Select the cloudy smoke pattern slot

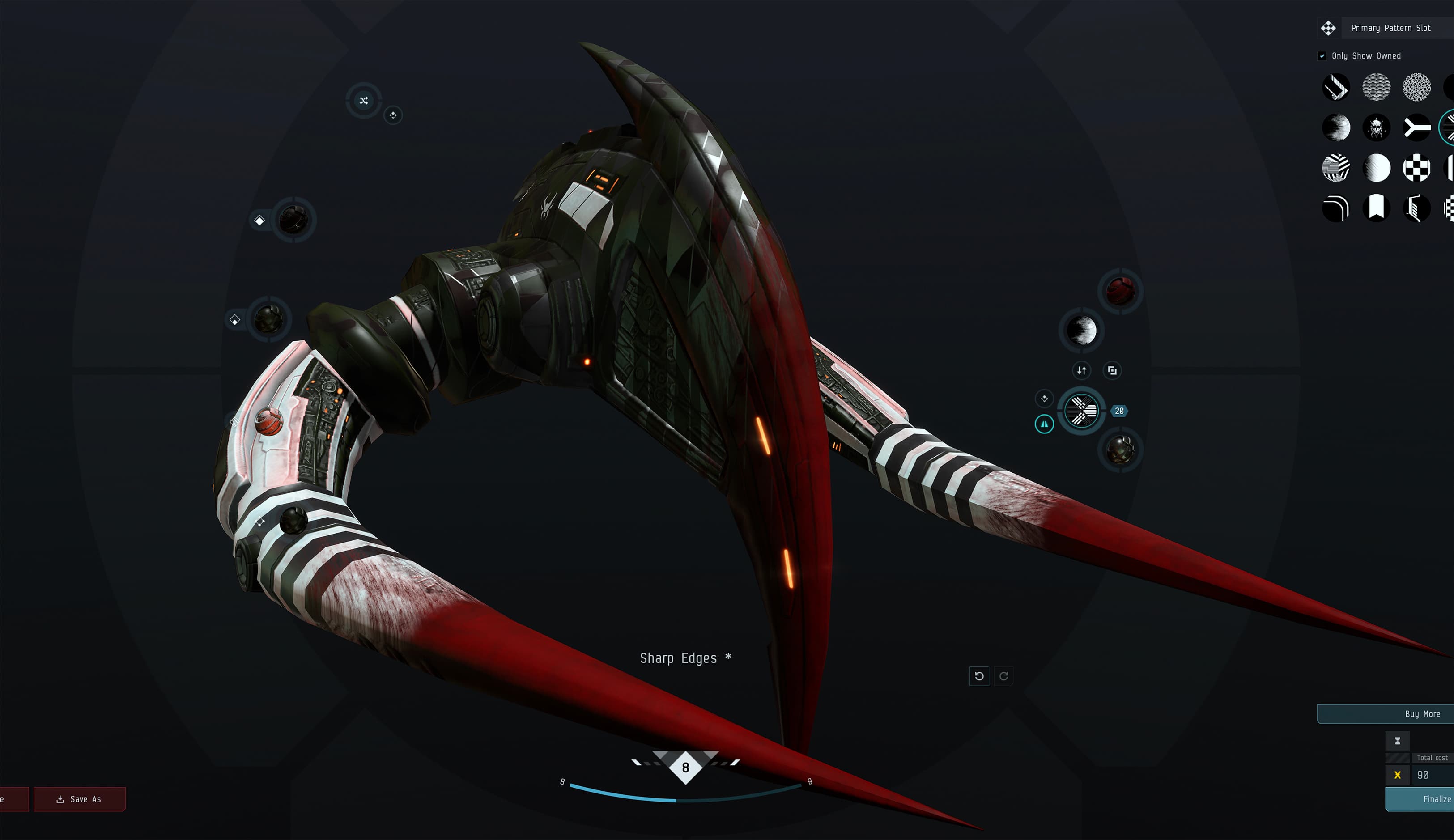(x=1081, y=331)
